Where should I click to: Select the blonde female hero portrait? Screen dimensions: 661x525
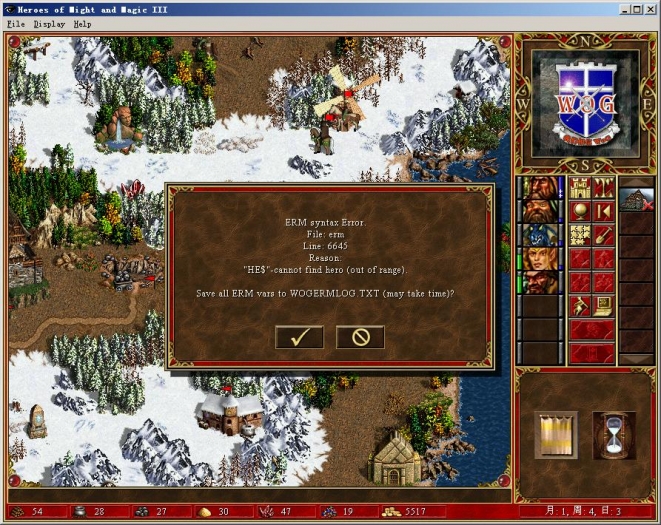click(540, 259)
